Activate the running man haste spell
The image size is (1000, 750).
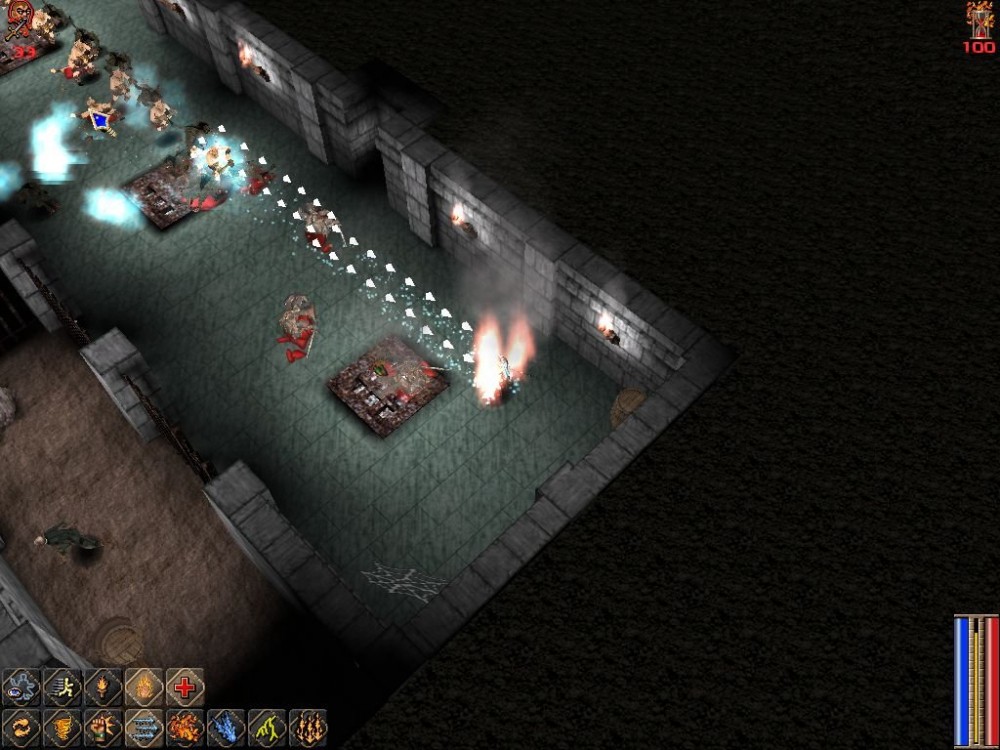62,688
